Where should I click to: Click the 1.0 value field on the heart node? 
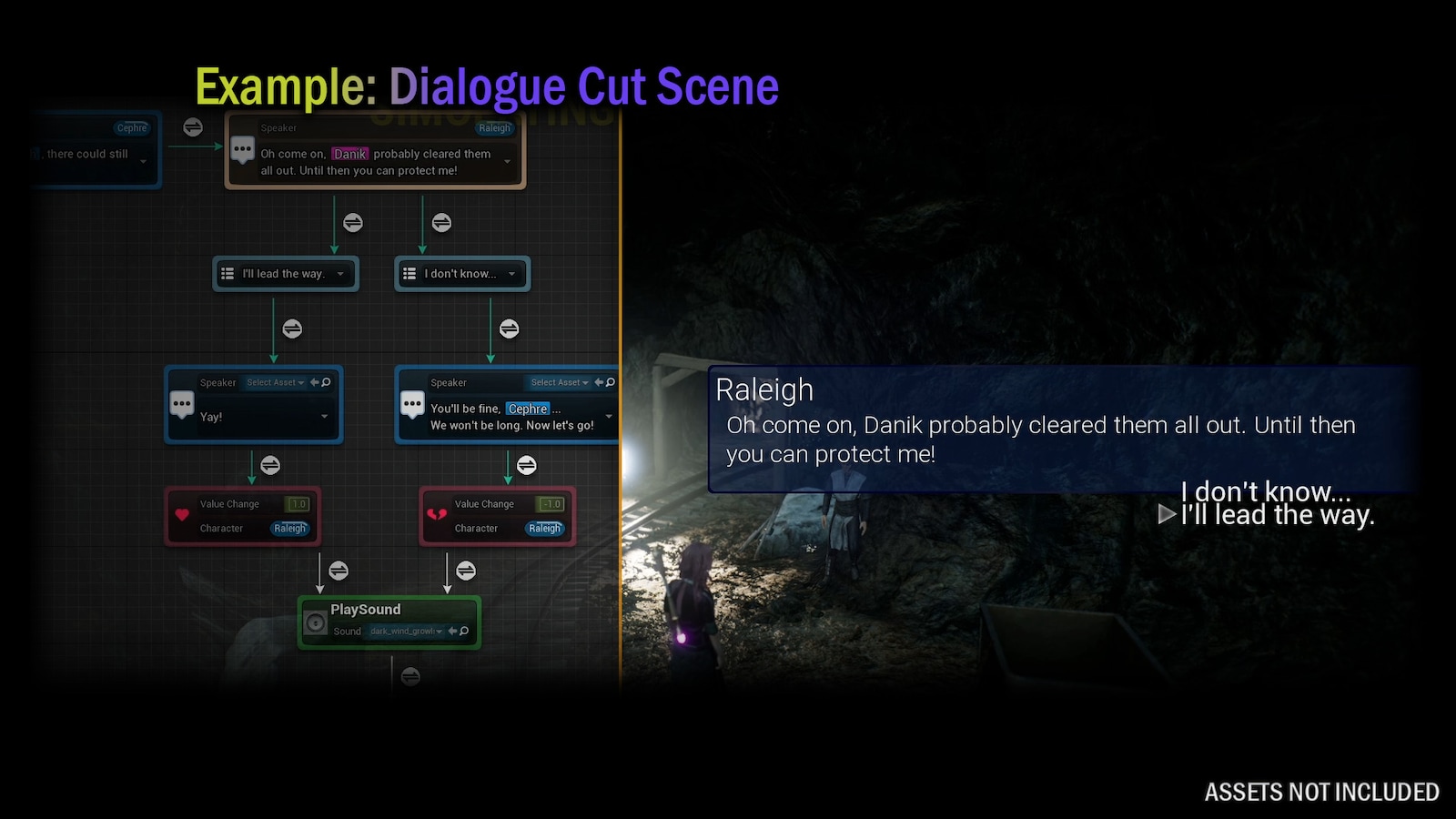click(x=300, y=503)
